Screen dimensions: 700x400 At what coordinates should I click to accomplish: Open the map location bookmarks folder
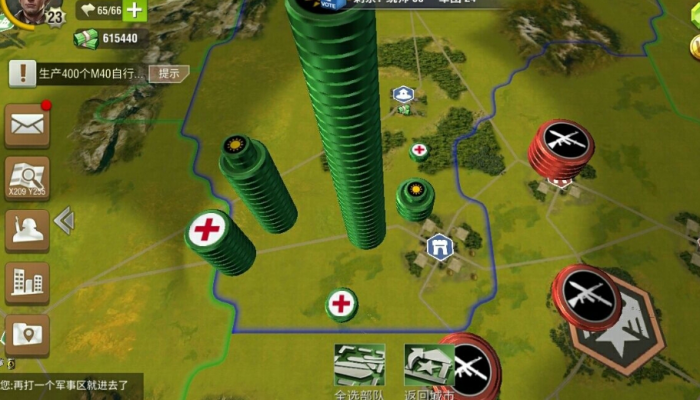coord(27,335)
